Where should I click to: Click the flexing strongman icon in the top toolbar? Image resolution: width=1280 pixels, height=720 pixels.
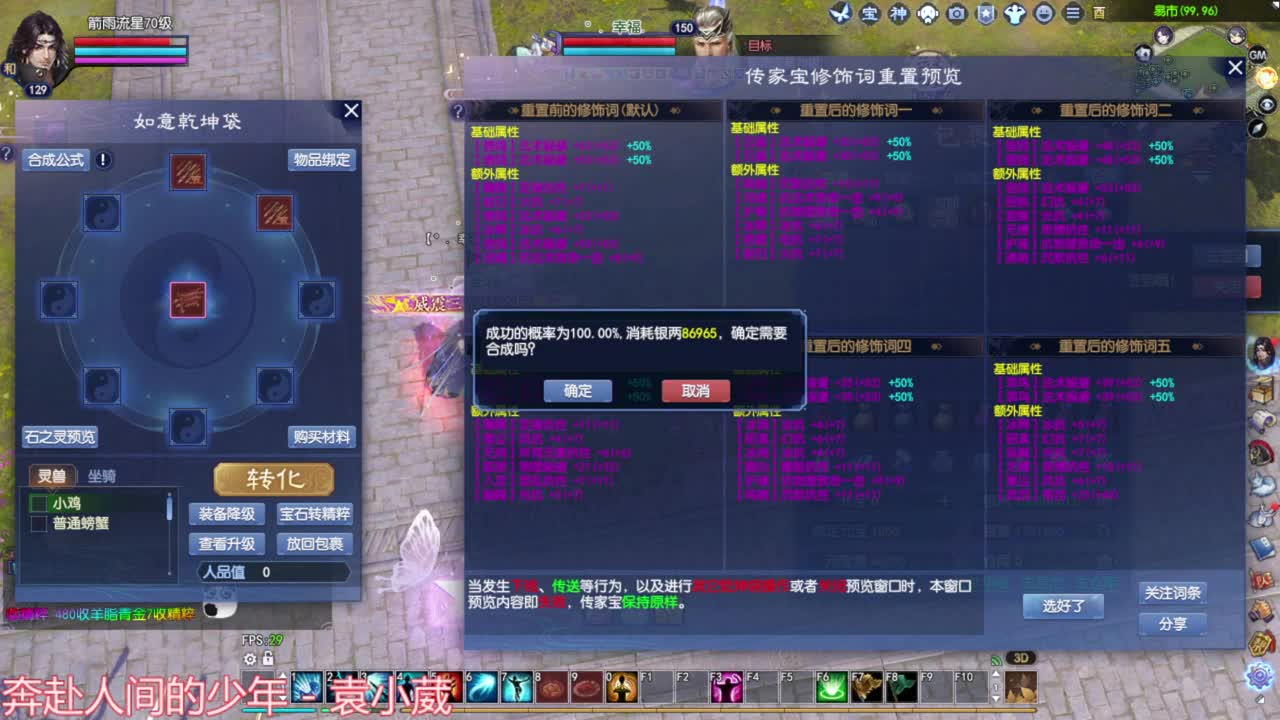(x=1016, y=13)
